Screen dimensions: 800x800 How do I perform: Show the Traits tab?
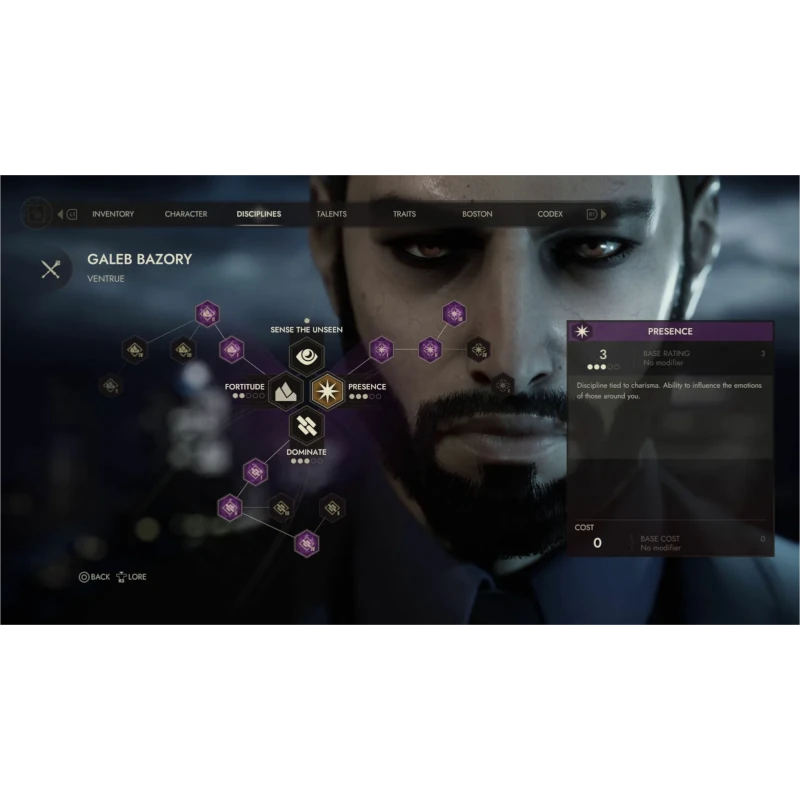click(404, 214)
